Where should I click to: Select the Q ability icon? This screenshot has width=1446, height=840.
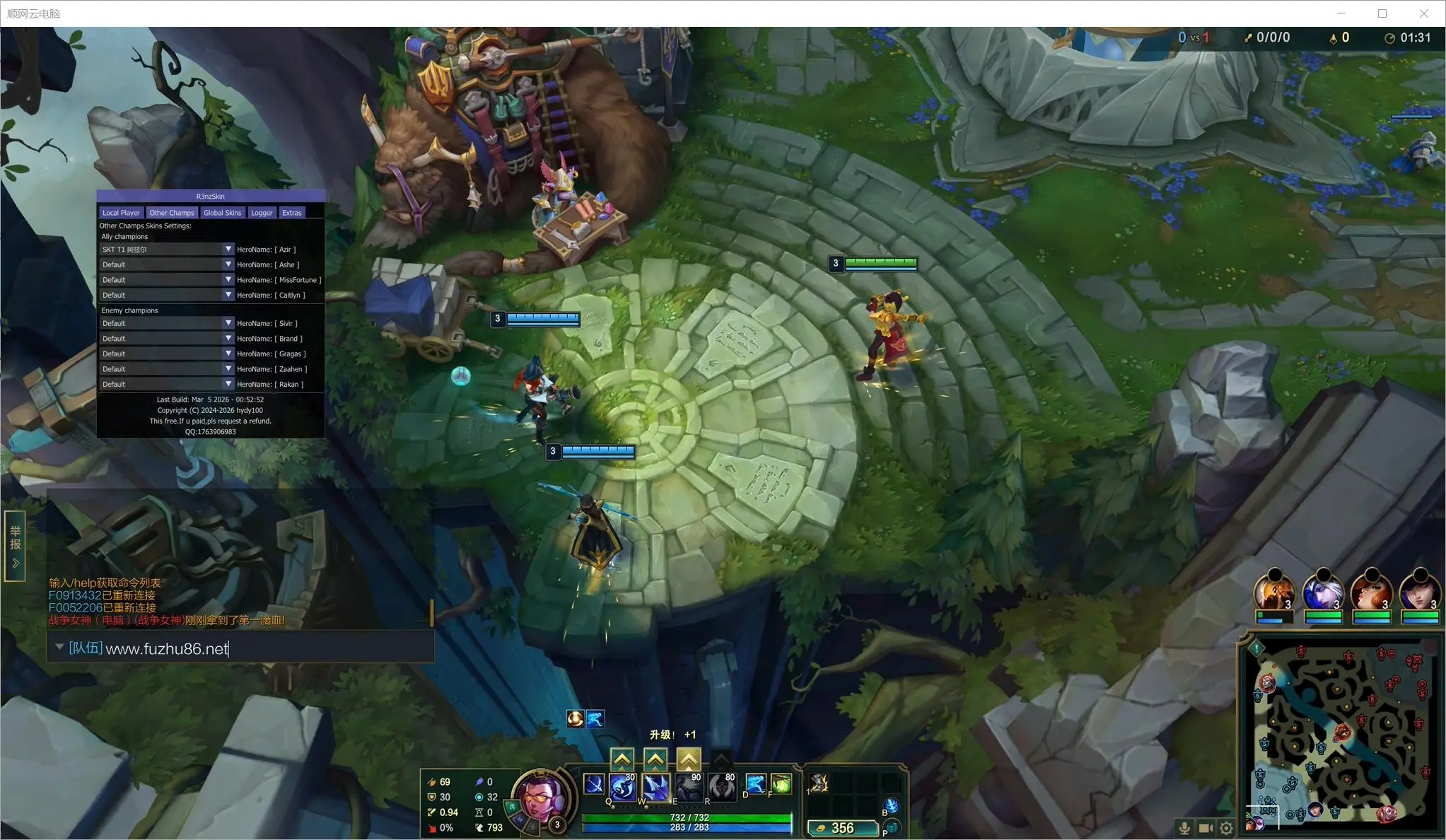[x=622, y=787]
